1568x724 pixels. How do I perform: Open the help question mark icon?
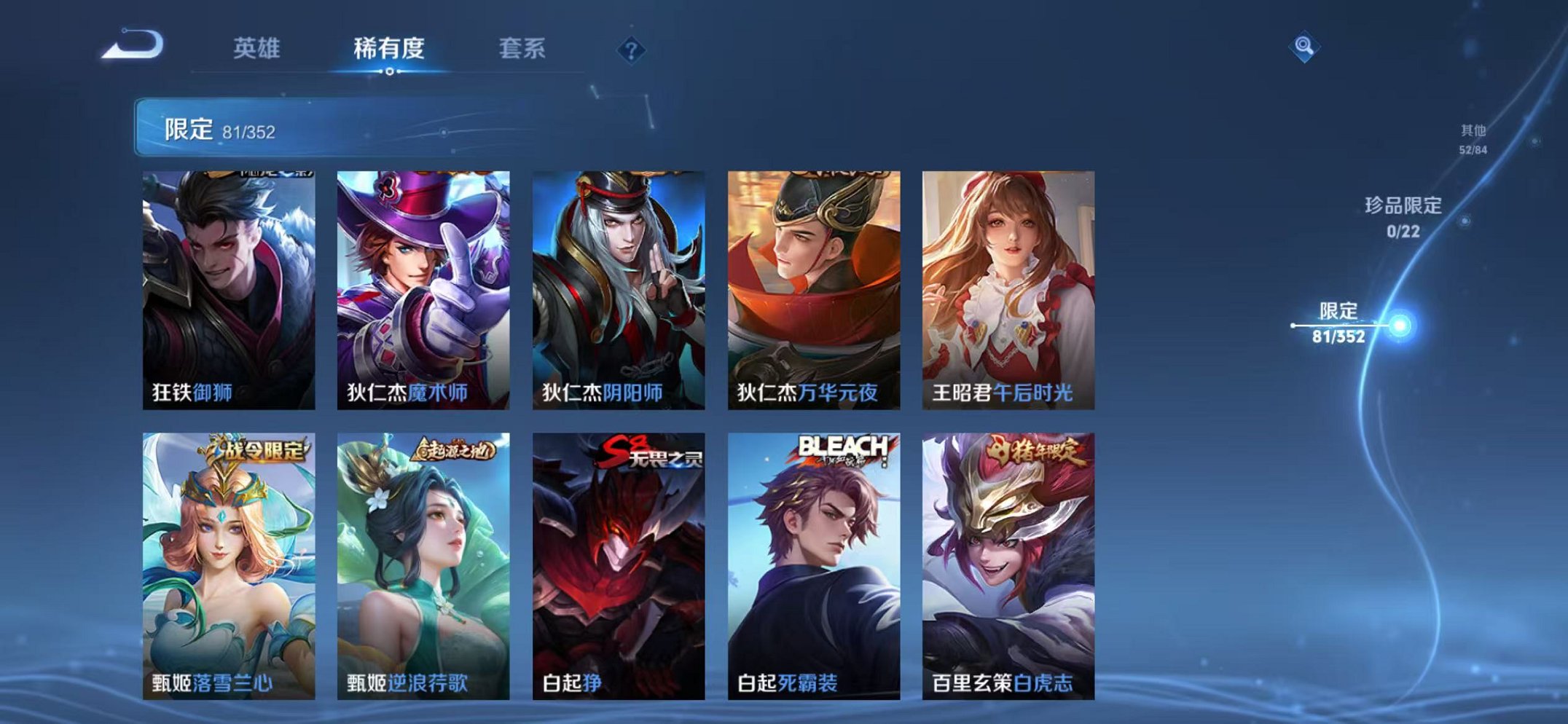coord(631,50)
